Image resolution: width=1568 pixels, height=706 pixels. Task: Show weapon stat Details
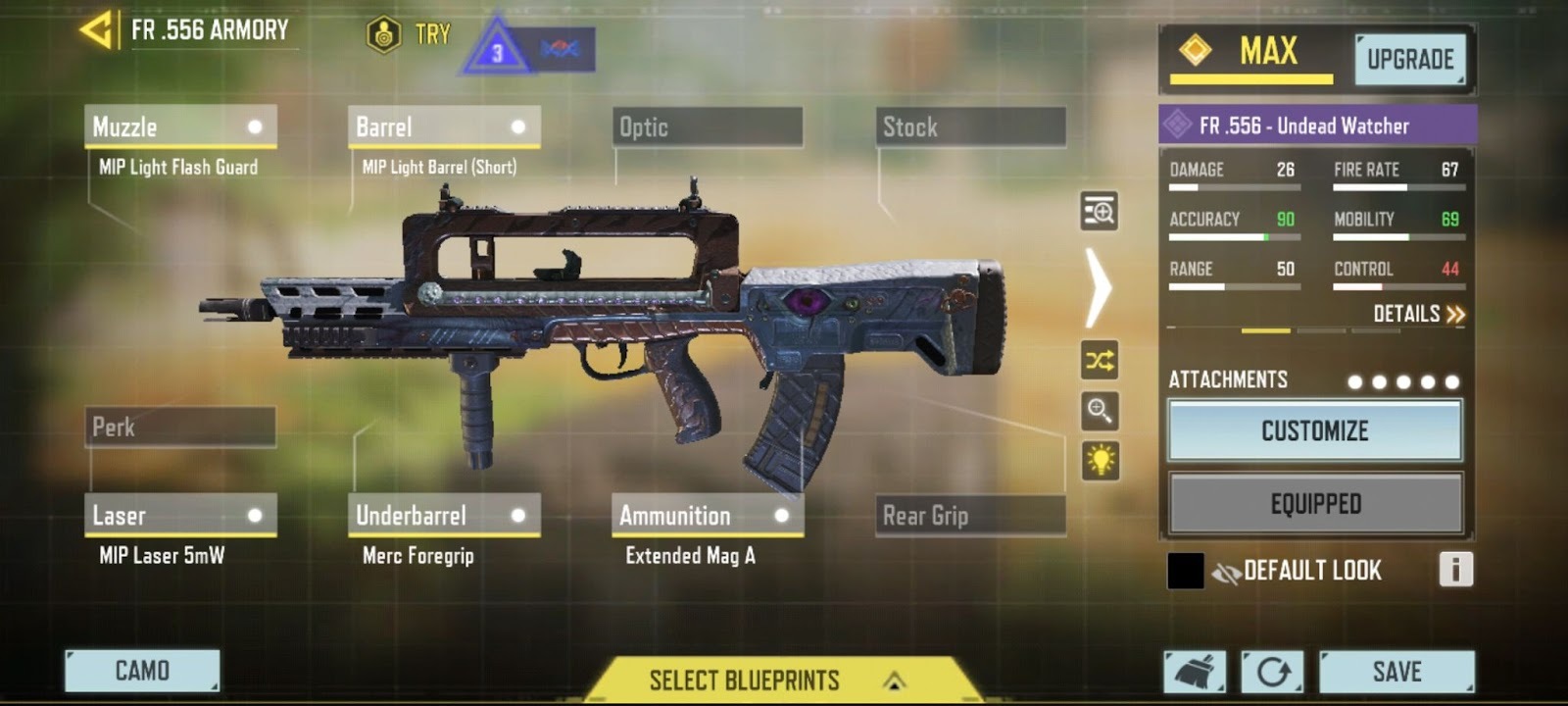(x=1418, y=314)
